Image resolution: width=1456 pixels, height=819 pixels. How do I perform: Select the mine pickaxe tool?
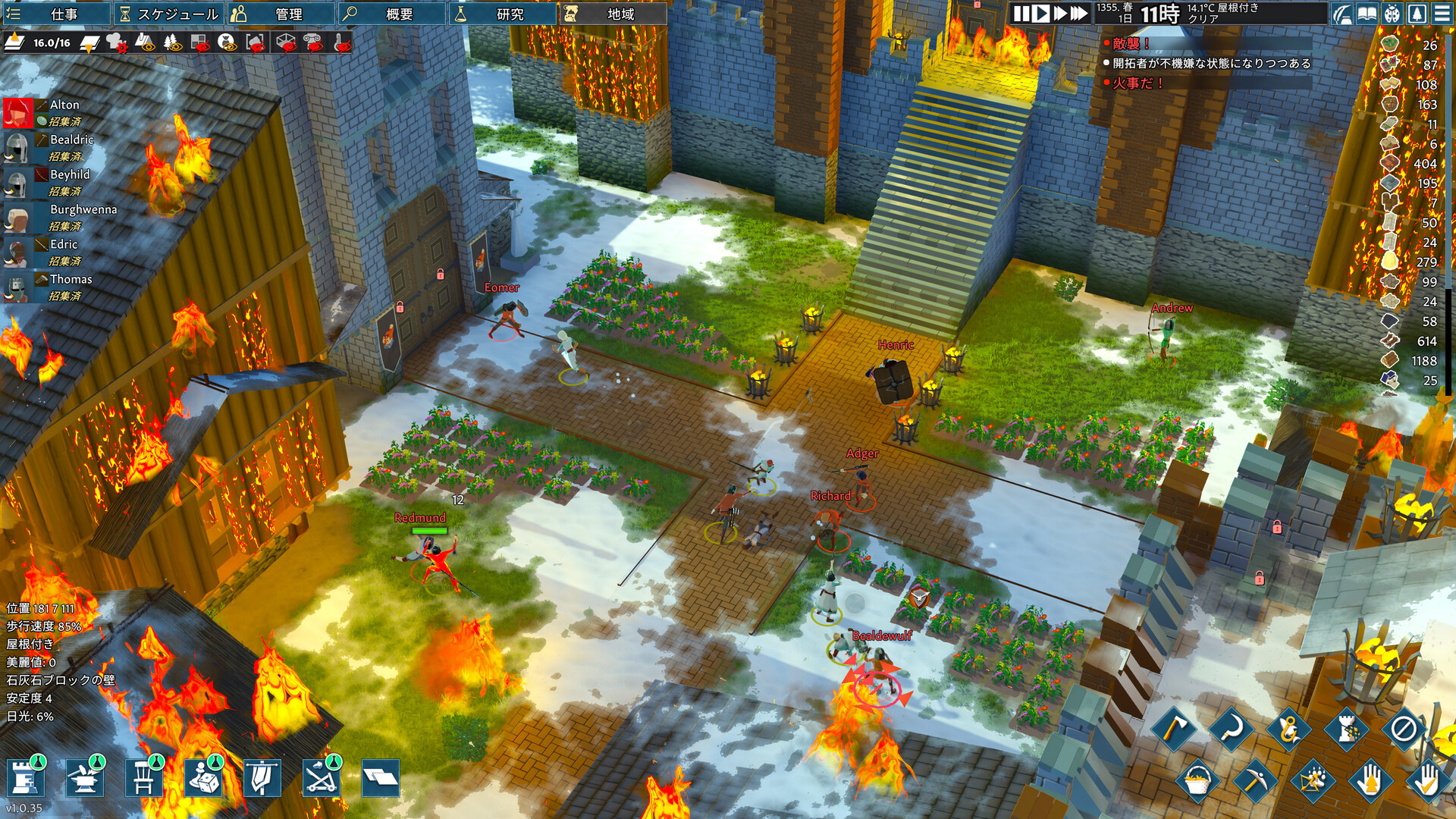click(1256, 780)
